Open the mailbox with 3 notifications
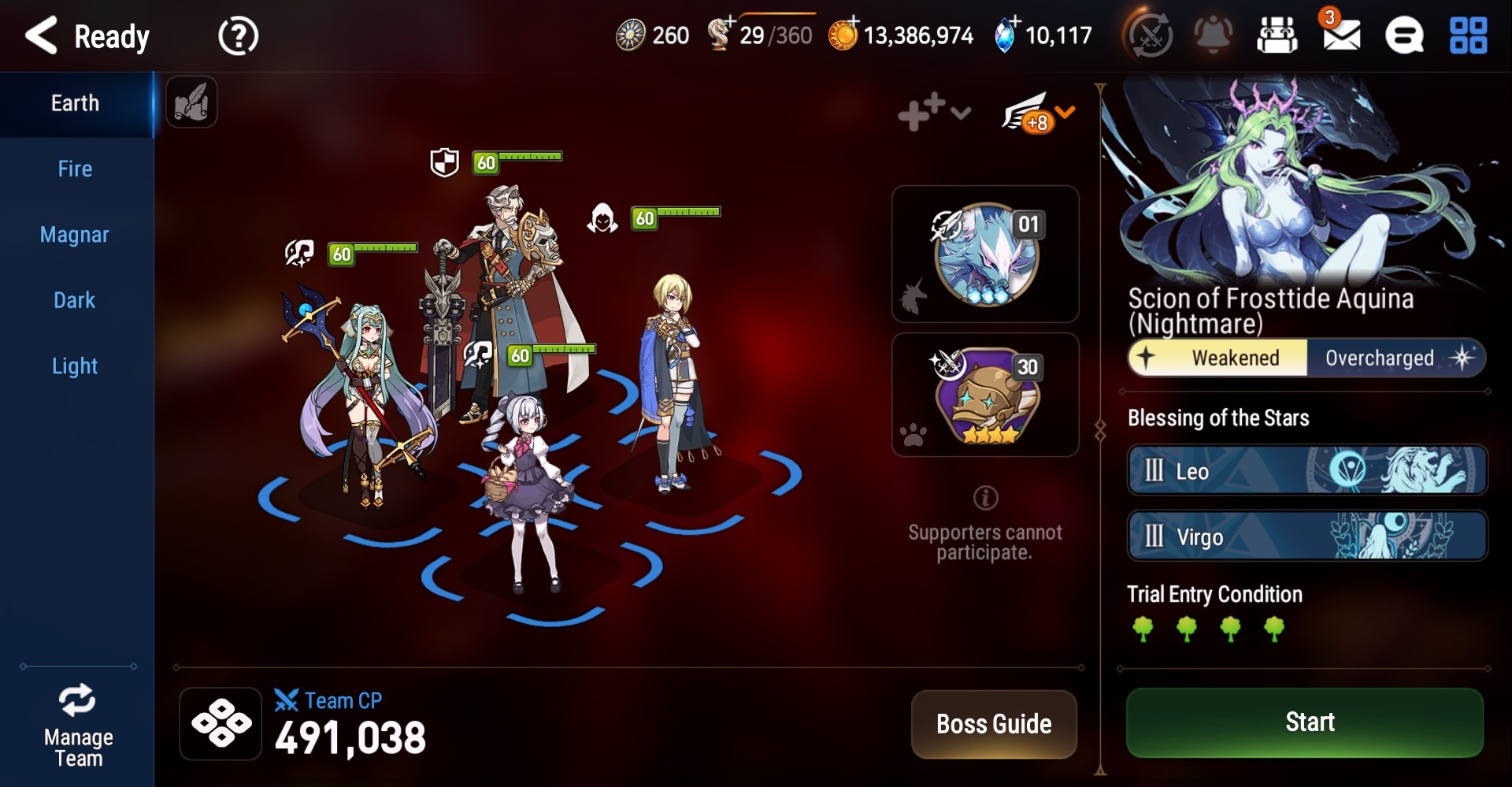The image size is (1512, 787). pyautogui.click(x=1341, y=35)
